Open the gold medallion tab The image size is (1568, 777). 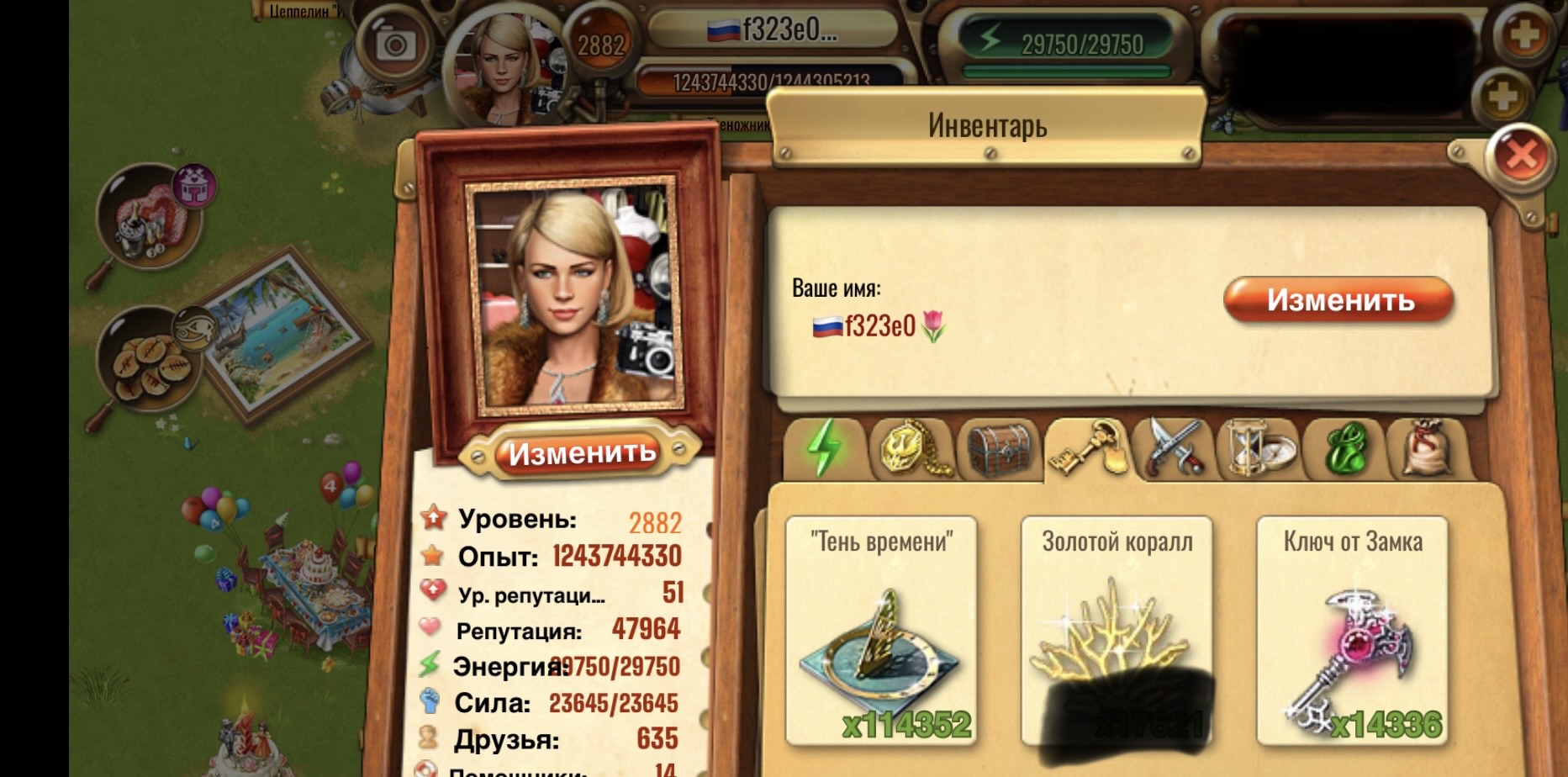pos(912,449)
